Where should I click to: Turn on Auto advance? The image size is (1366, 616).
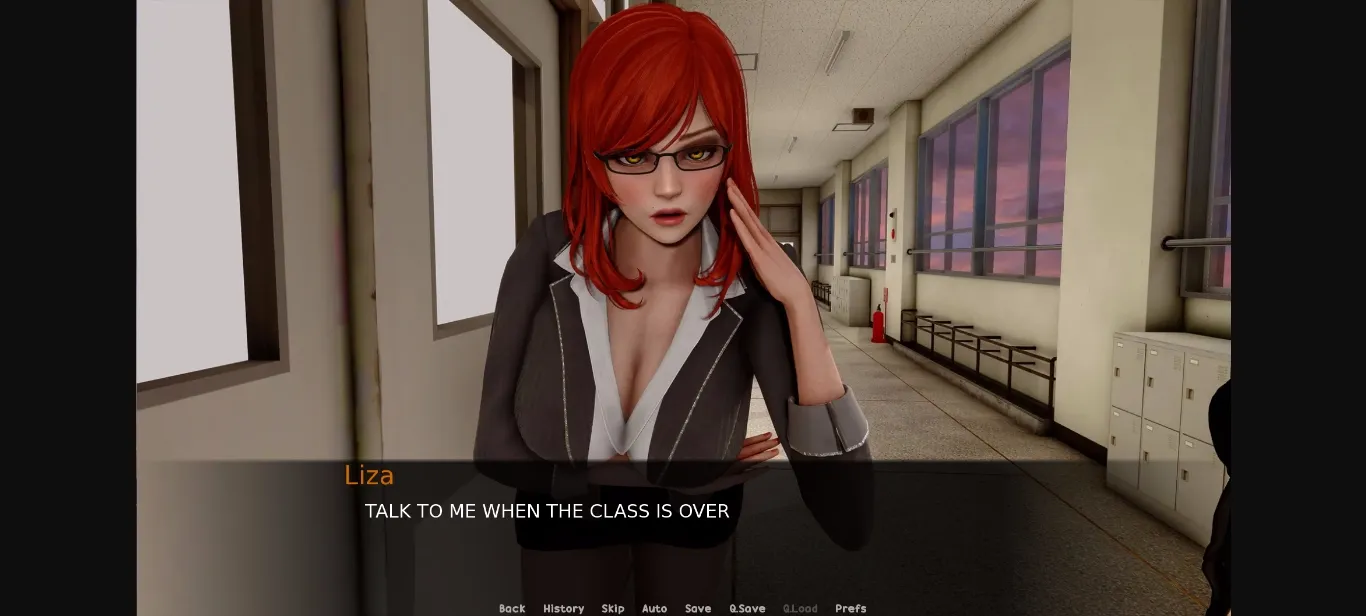pos(654,608)
